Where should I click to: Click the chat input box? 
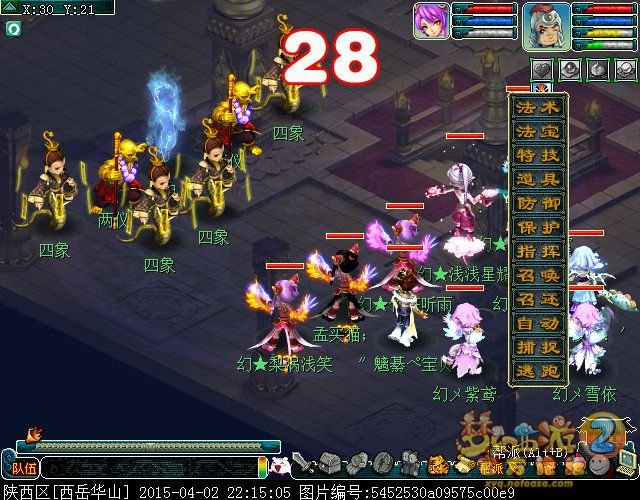[x=150, y=467]
